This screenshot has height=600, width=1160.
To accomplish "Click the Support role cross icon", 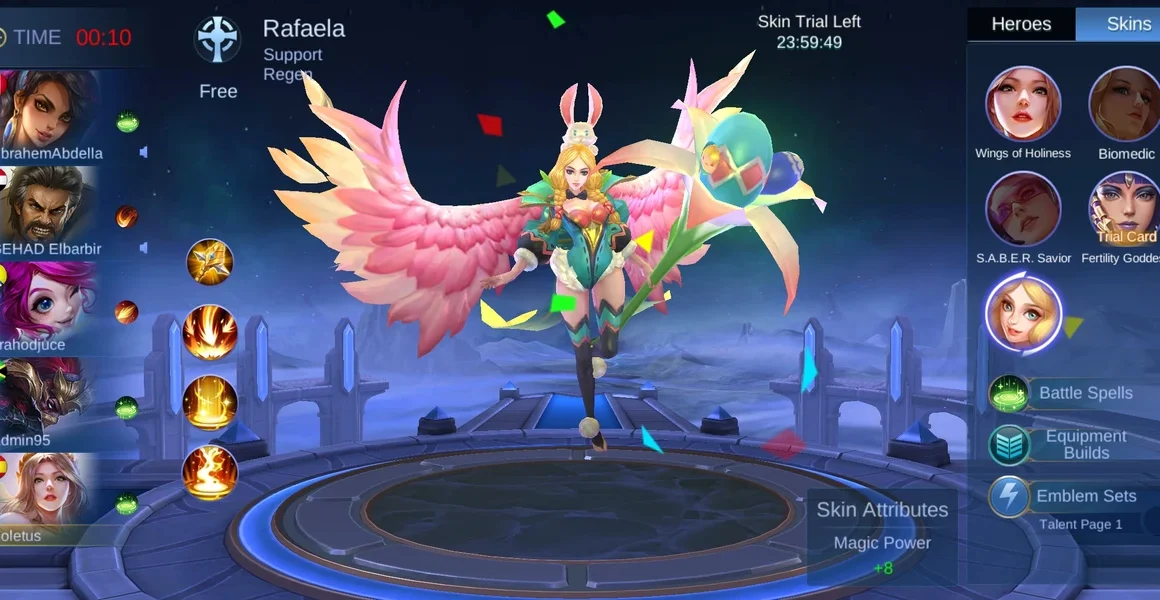I will coord(217,39).
